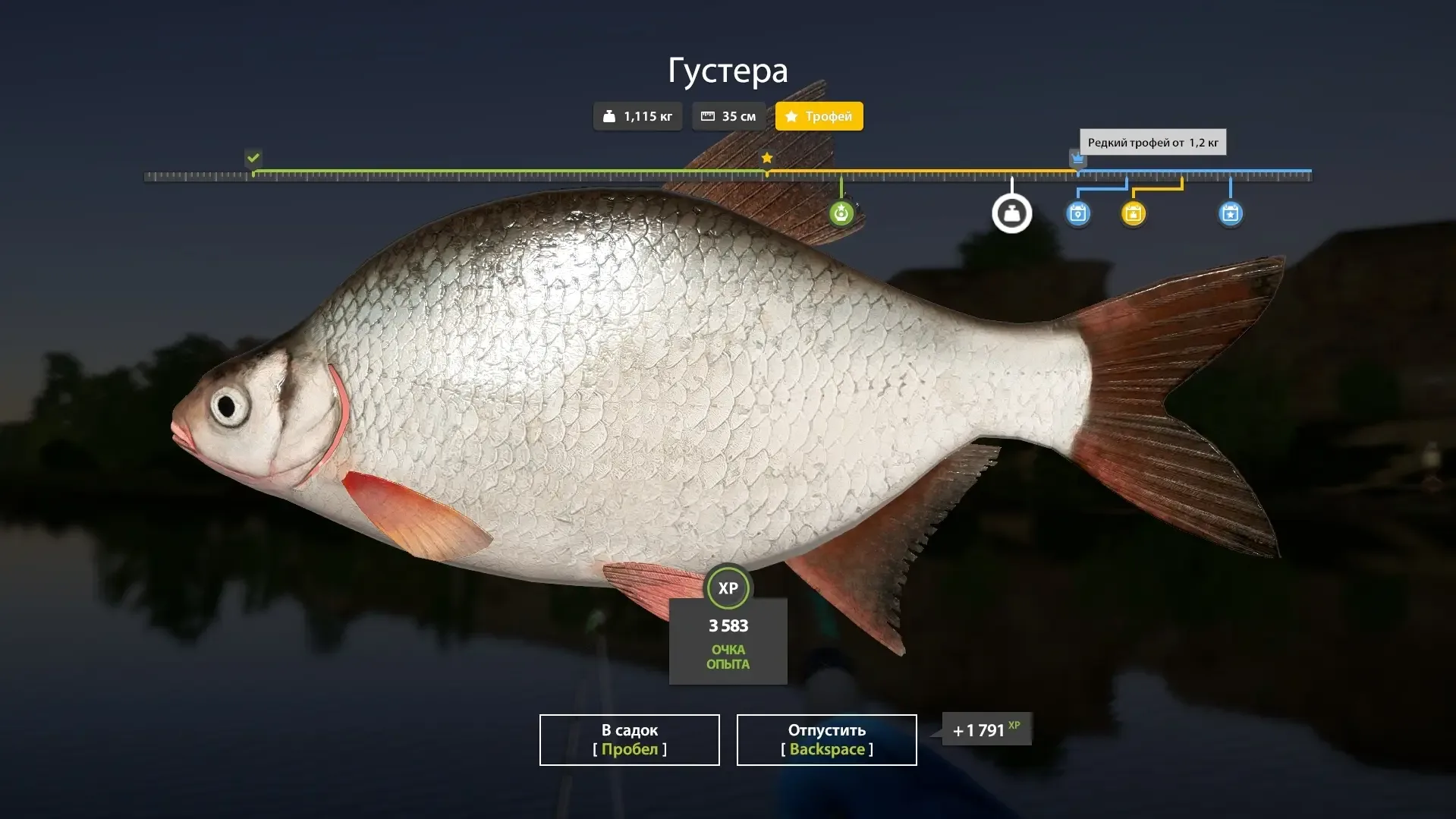
Task: Click the green checkmark marker on the scale
Action: tap(253, 158)
